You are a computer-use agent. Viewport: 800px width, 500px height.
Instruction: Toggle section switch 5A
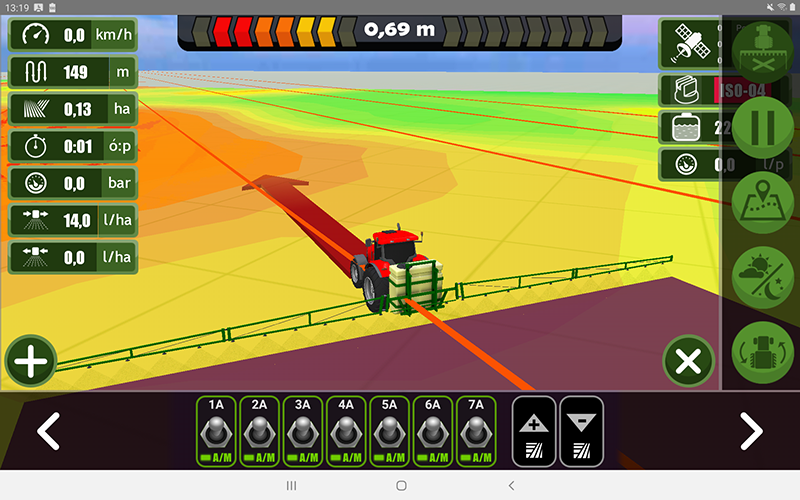pos(389,431)
